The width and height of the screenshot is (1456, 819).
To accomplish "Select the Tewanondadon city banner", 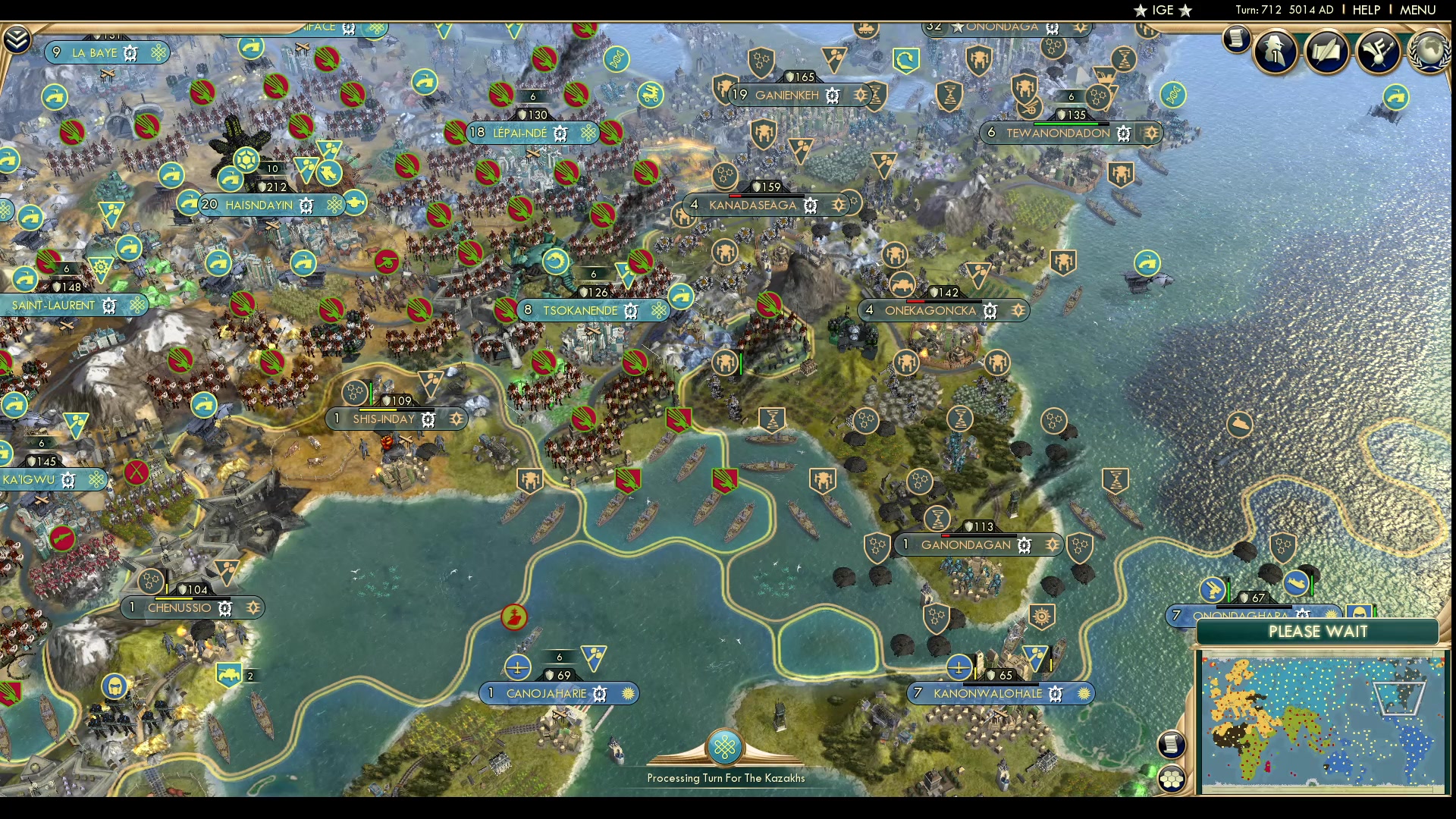I will tap(1058, 133).
